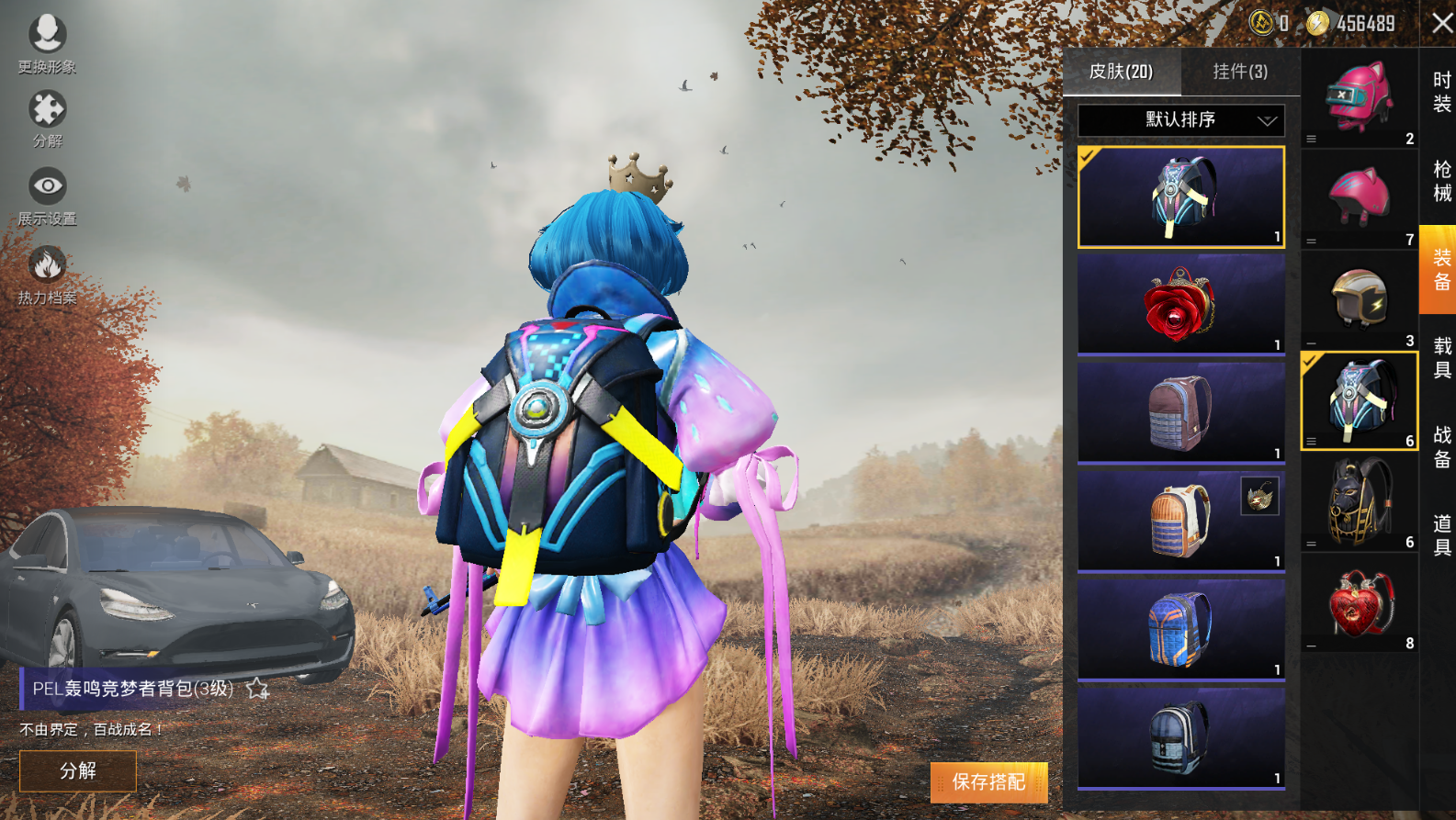The width and height of the screenshot is (1456, 820).
Task: Click the 分解 button below the item description
Action: [x=78, y=770]
